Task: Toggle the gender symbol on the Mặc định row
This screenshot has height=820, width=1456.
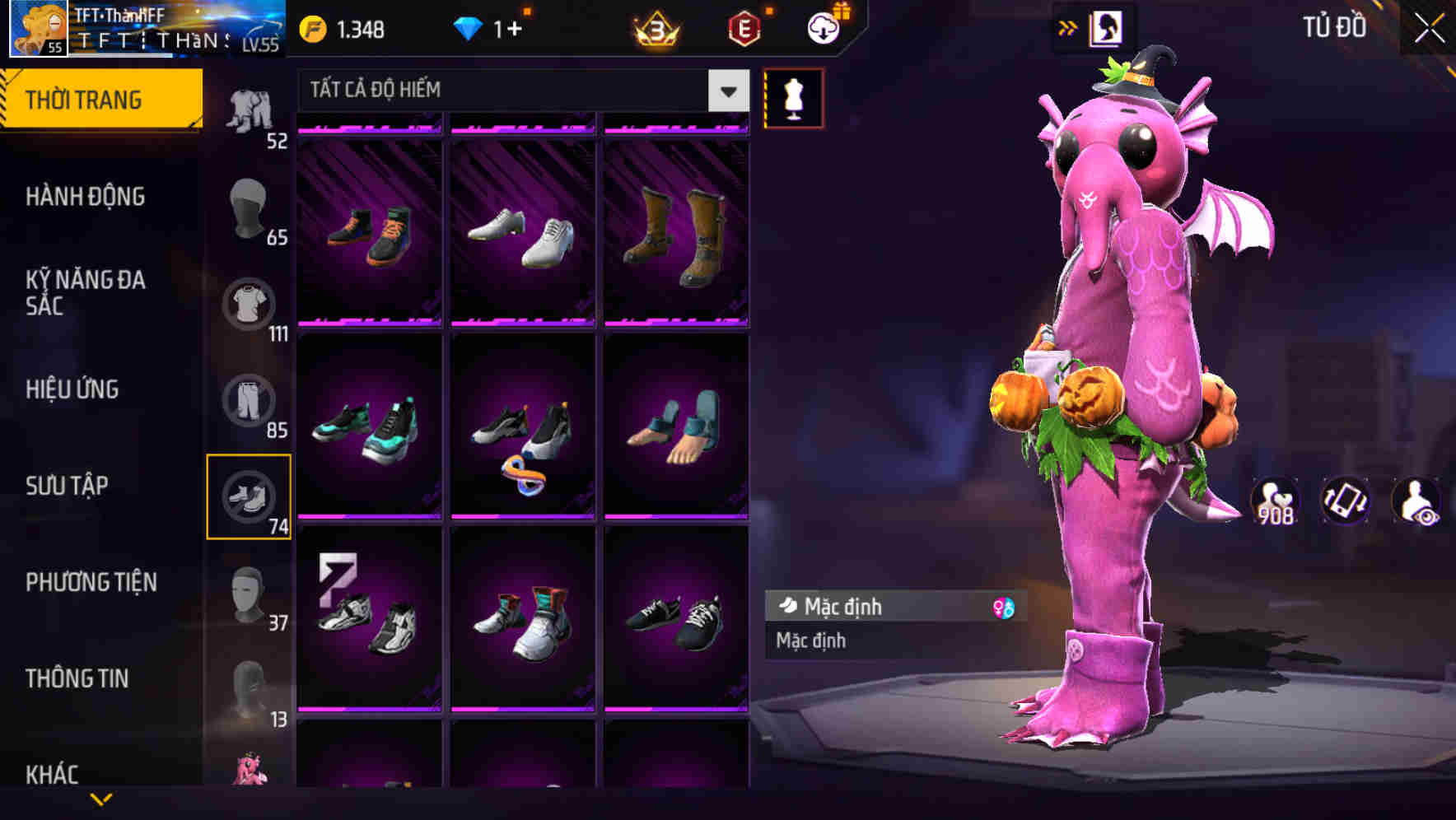Action: [x=1004, y=607]
